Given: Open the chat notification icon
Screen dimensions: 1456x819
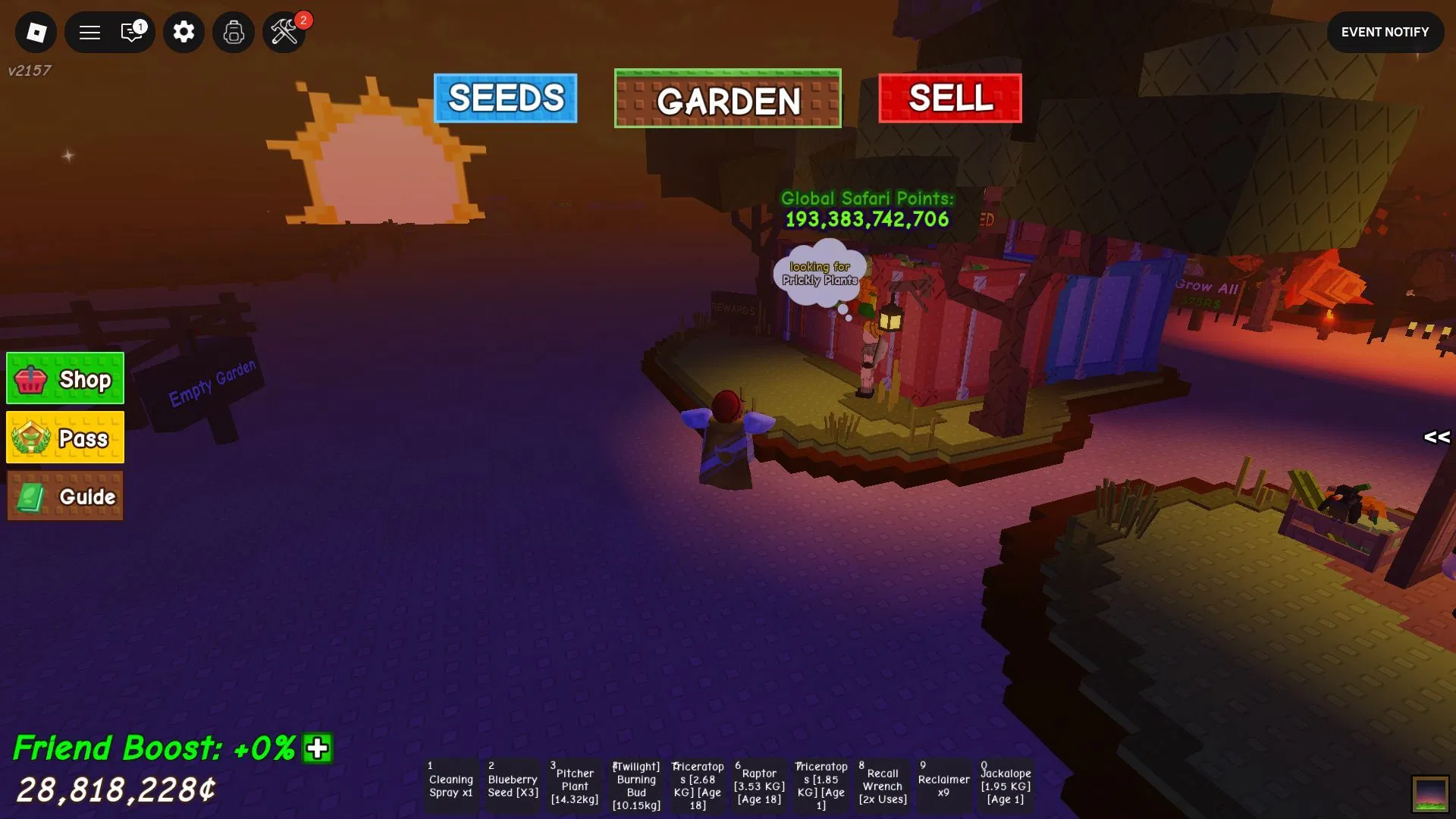Looking at the screenshot, I should [x=132, y=32].
